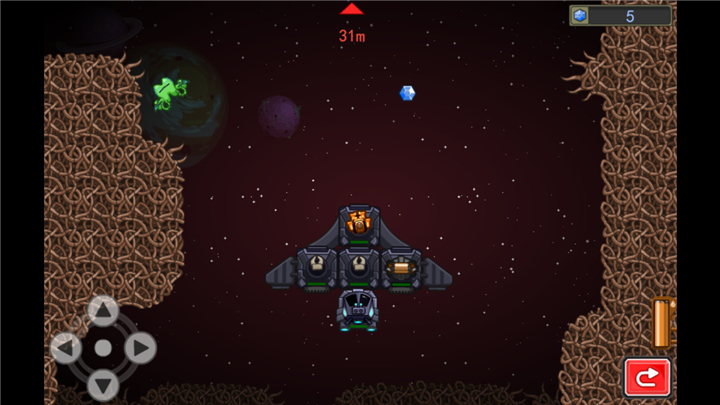Tap the down arrow on the D-pad
Screen dimensions: 720x405
coord(103,384)
